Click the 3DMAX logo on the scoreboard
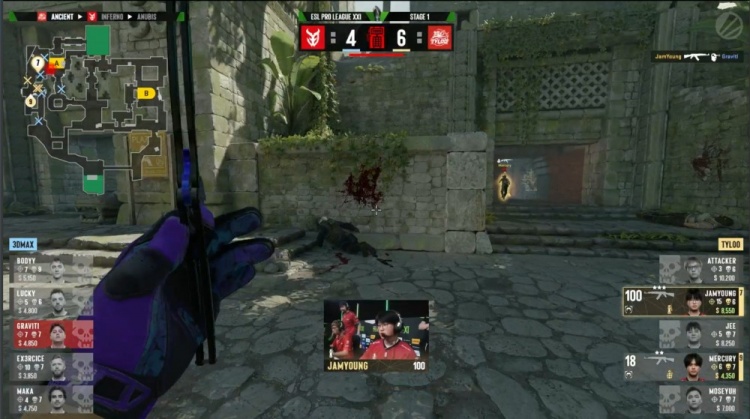Screen dimensions: 750x419 pyautogui.click(x=311, y=37)
